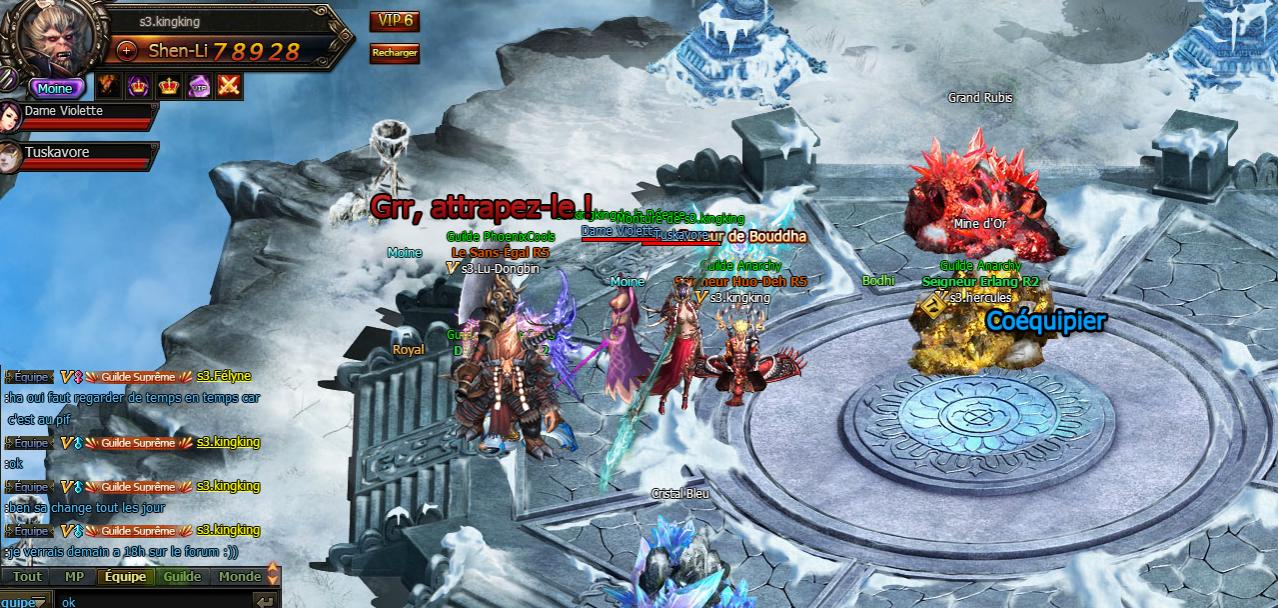Select the crossed golden swords buff icon
1278x608 pixels.
pos(230,86)
